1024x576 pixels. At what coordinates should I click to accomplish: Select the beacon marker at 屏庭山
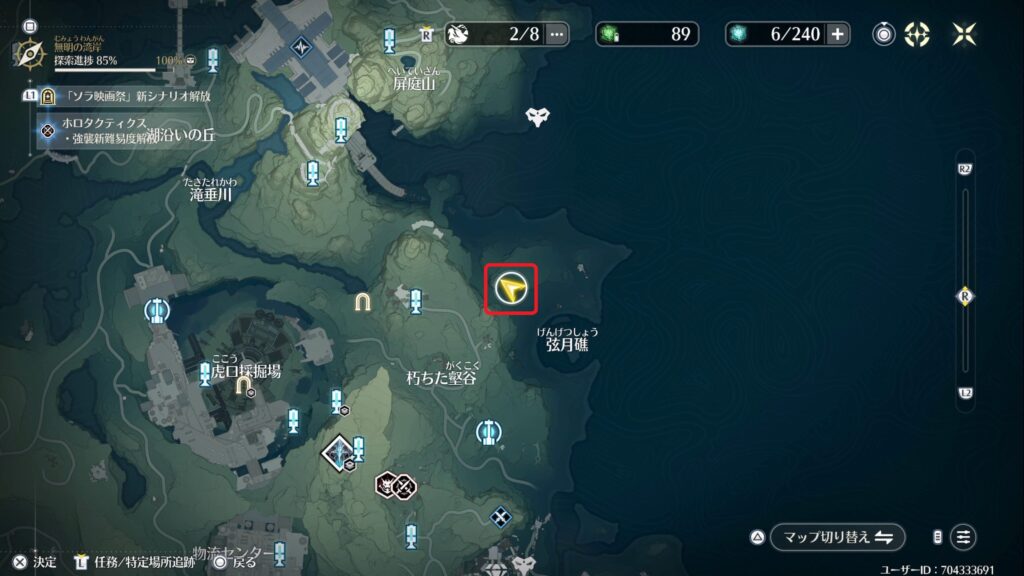pos(390,40)
